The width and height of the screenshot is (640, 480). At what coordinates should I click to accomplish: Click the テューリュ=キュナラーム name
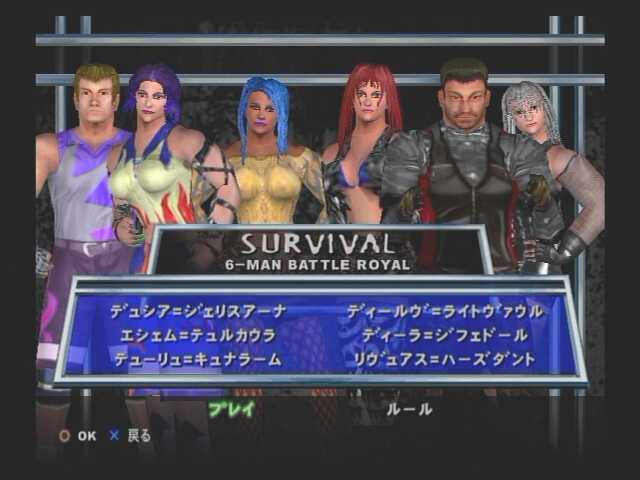point(198,359)
